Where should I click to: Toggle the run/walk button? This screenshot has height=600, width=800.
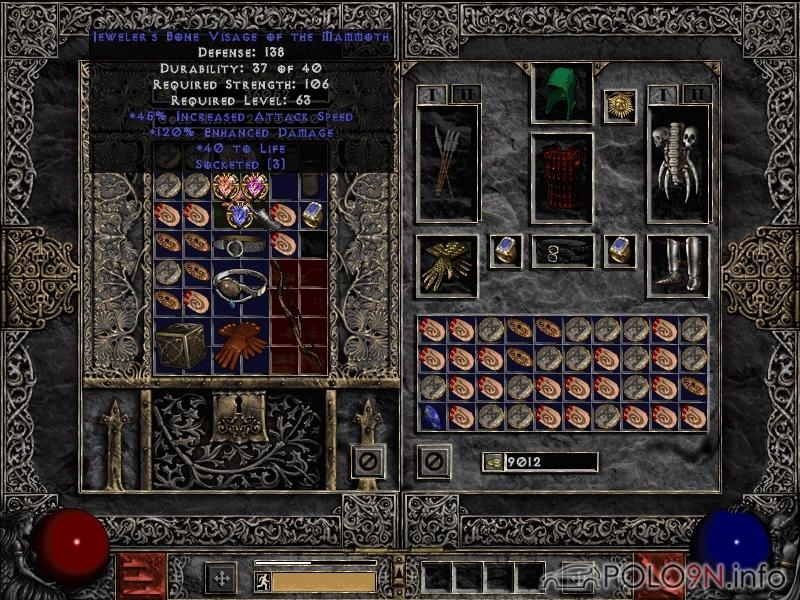point(263,580)
